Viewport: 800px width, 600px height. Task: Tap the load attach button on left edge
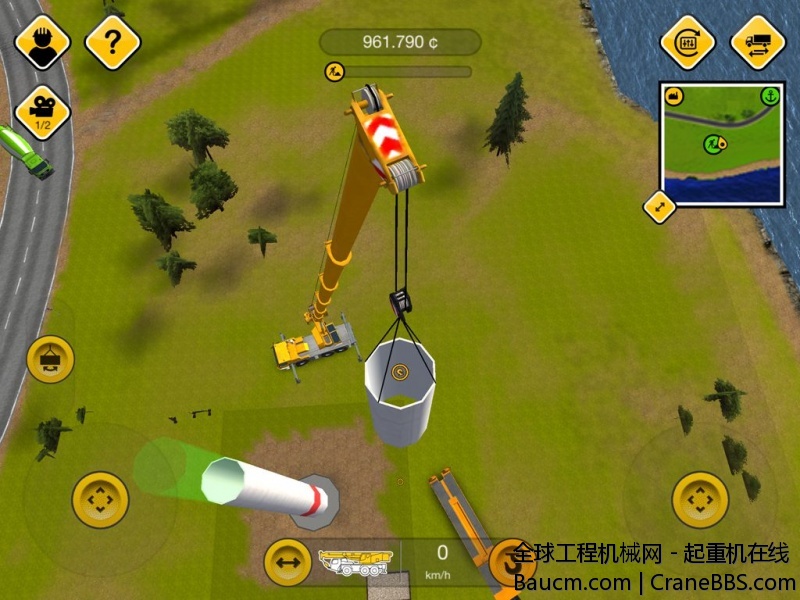50,360
